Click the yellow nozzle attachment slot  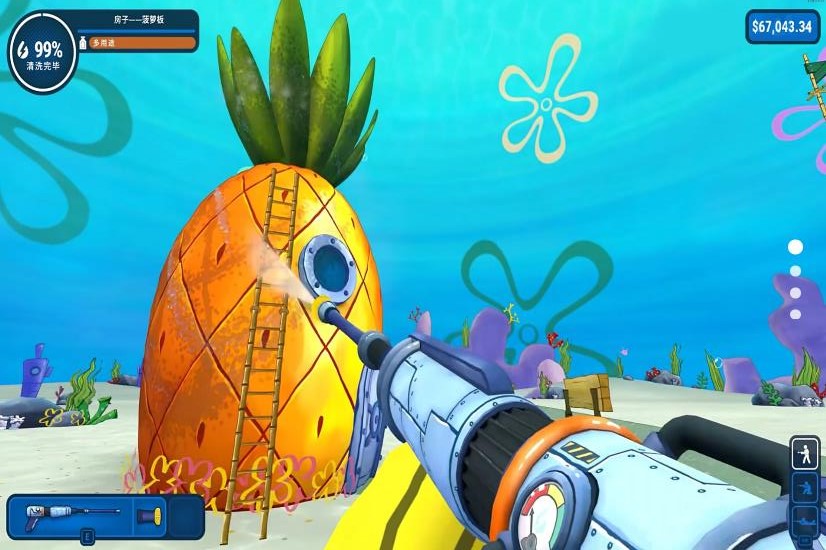click(149, 517)
